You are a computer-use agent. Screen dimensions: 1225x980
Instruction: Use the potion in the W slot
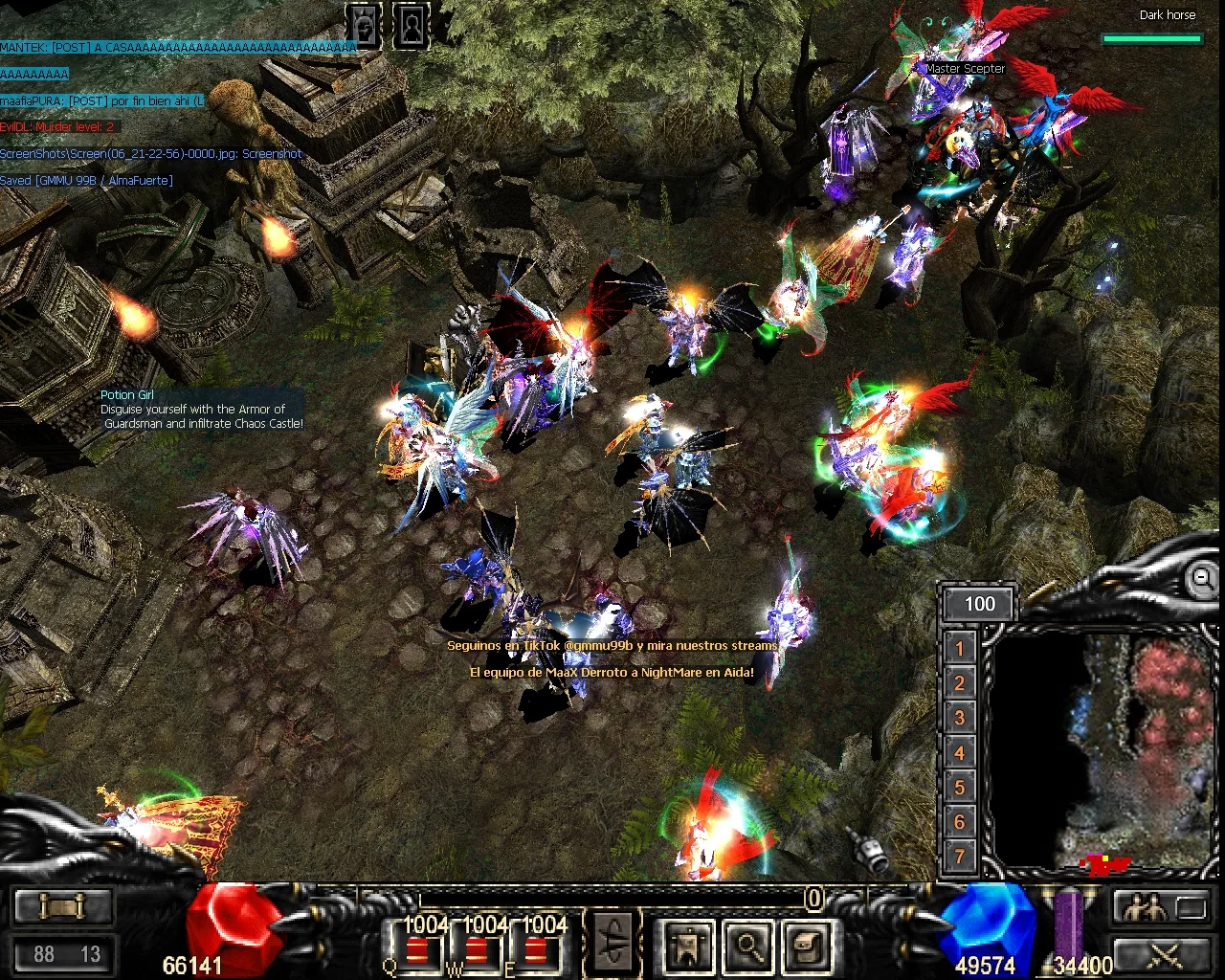pyautogui.click(x=476, y=950)
